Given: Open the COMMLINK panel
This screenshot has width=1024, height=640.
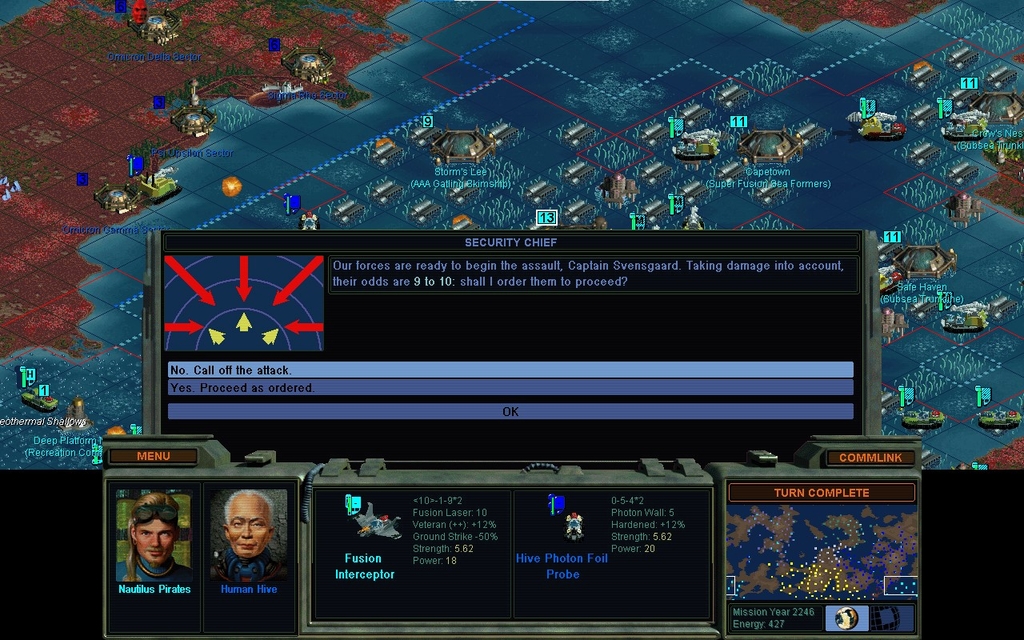Looking at the screenshot, I should click(869, 458).
